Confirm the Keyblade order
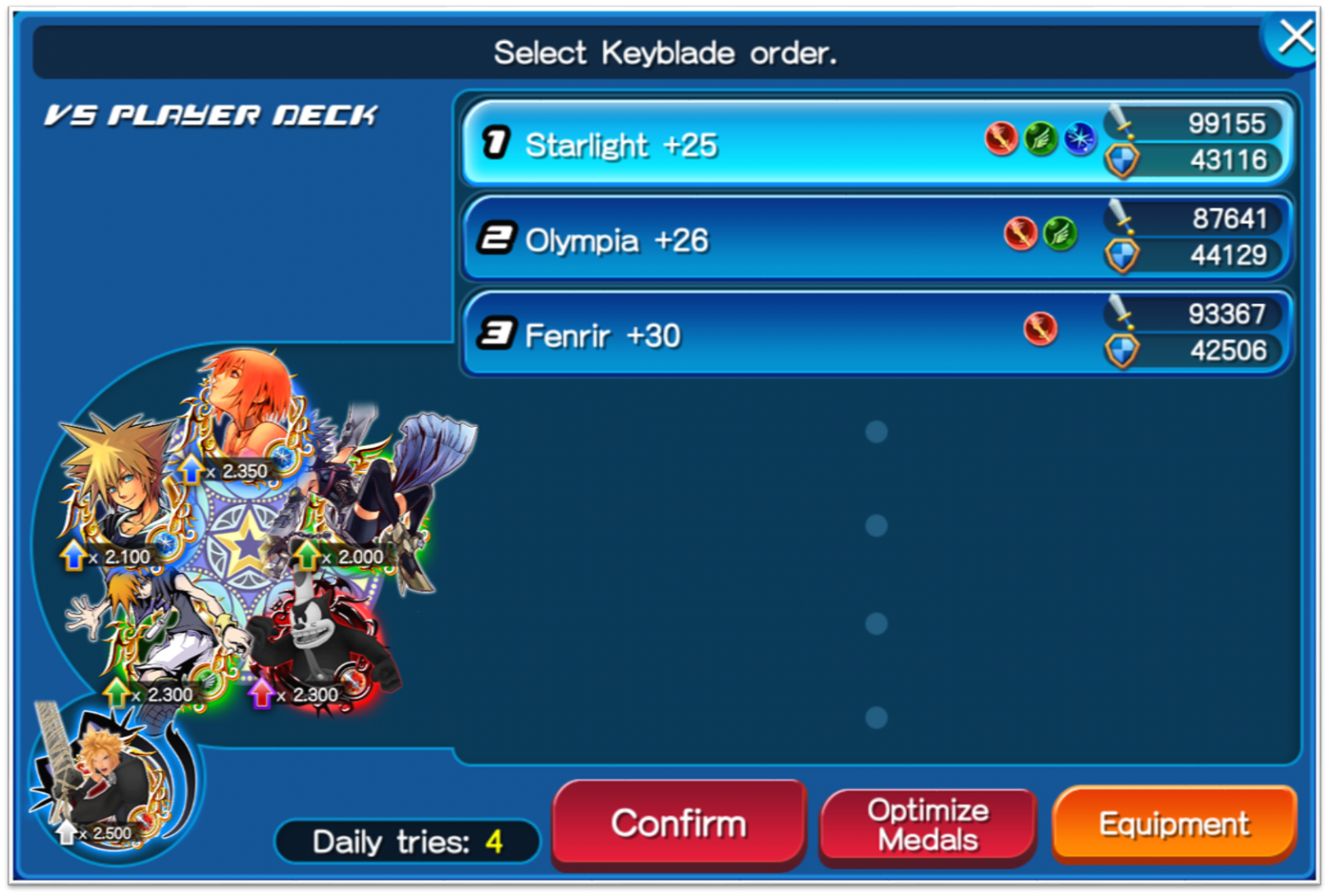Screen dimensions: 1329x896 click(x=679, y=824)
